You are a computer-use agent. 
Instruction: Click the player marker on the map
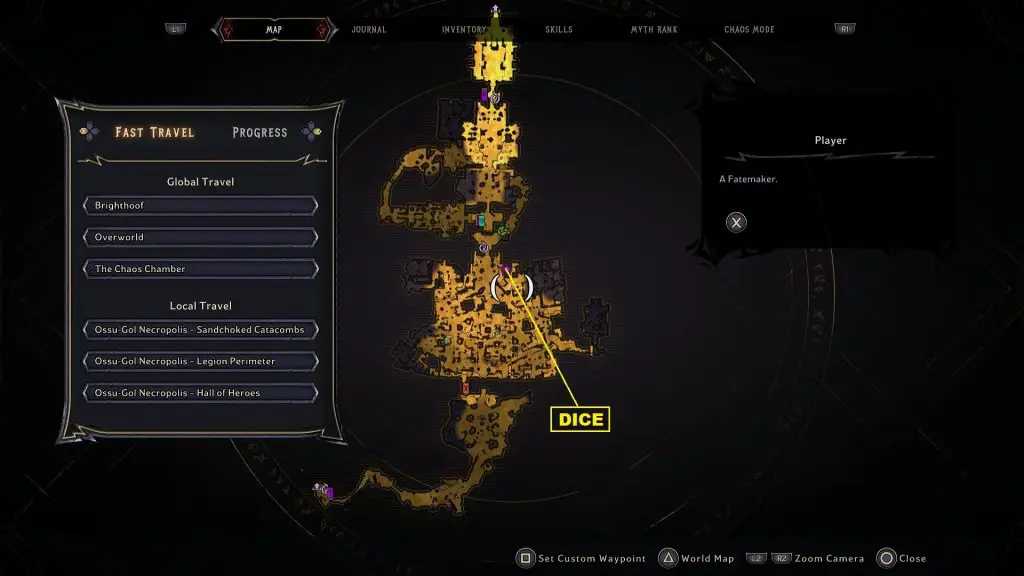[511, 287]
